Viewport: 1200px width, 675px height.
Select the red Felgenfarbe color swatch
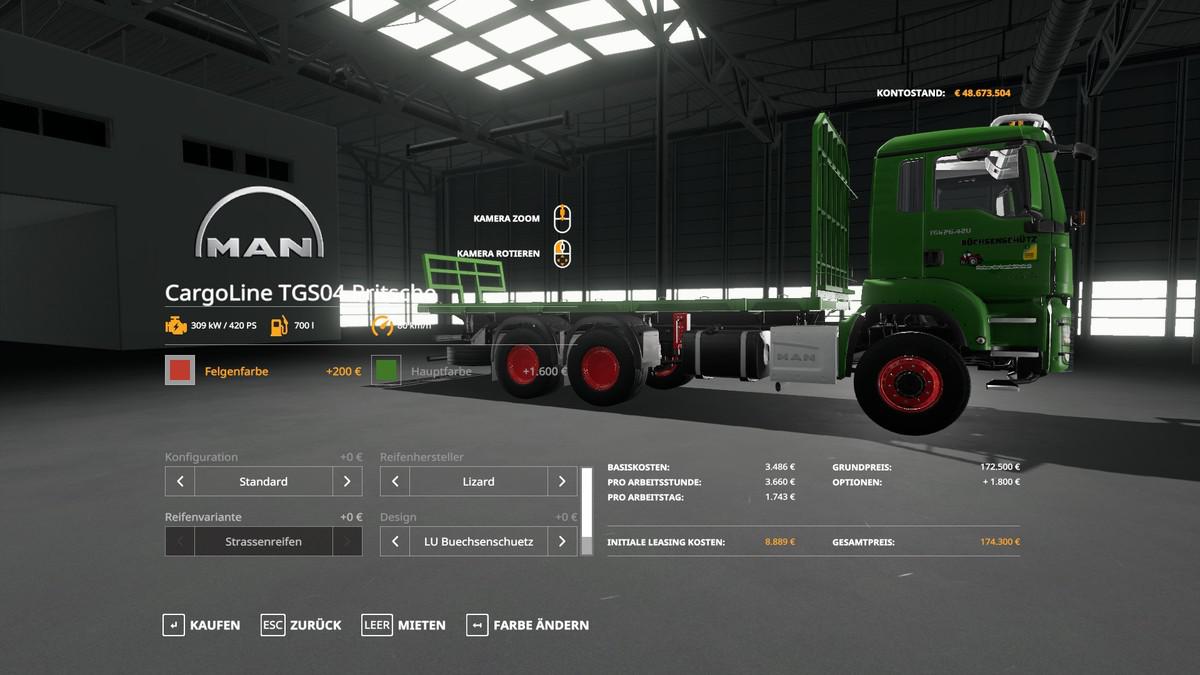tap(180, 371)
